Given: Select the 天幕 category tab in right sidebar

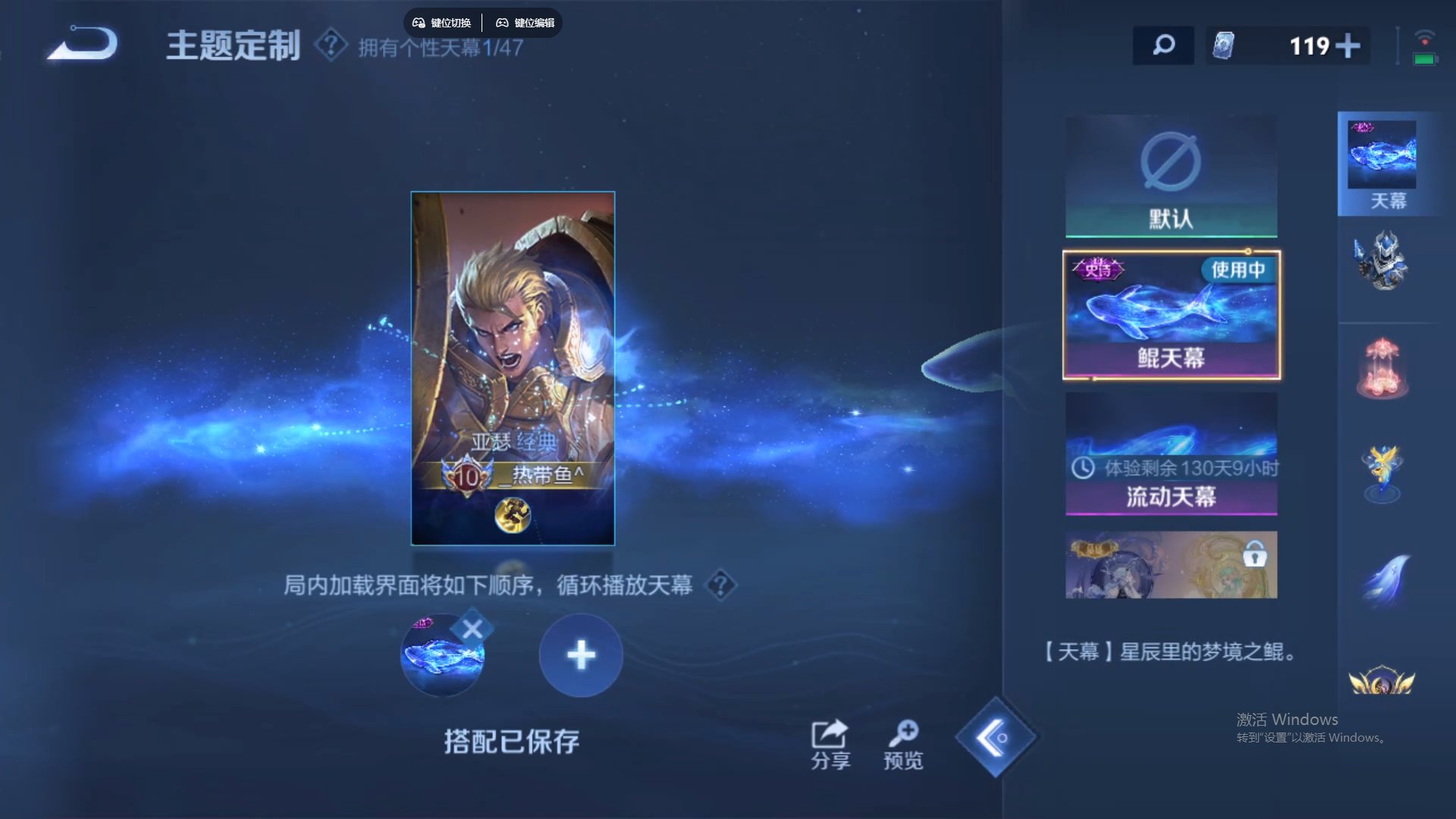Looking at the screenshot, I should click(x=1388, y=163).
